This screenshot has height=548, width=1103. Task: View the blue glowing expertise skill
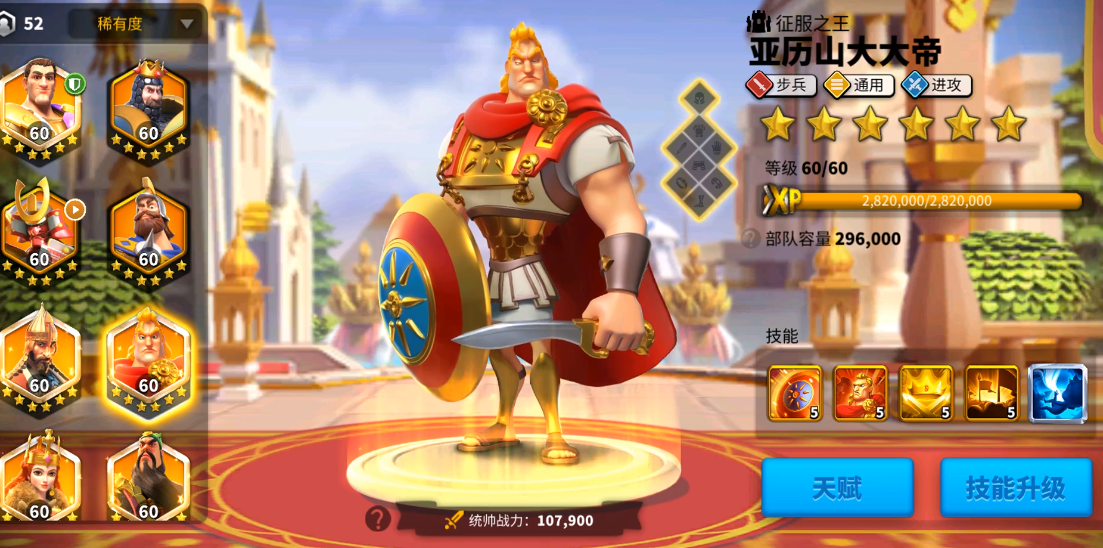click(1057, 393)
